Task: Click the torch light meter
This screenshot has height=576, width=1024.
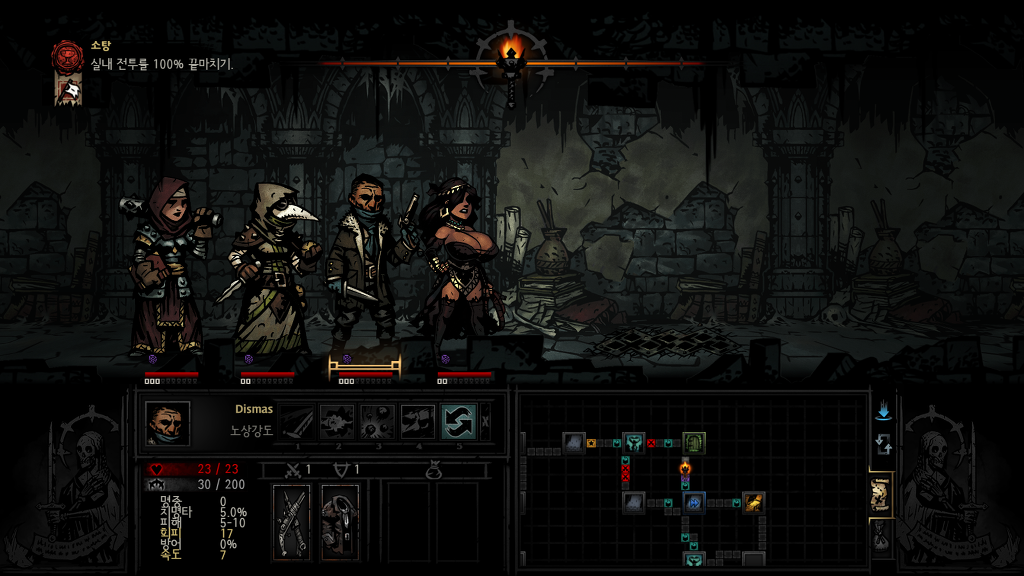Action: point(511,58)
